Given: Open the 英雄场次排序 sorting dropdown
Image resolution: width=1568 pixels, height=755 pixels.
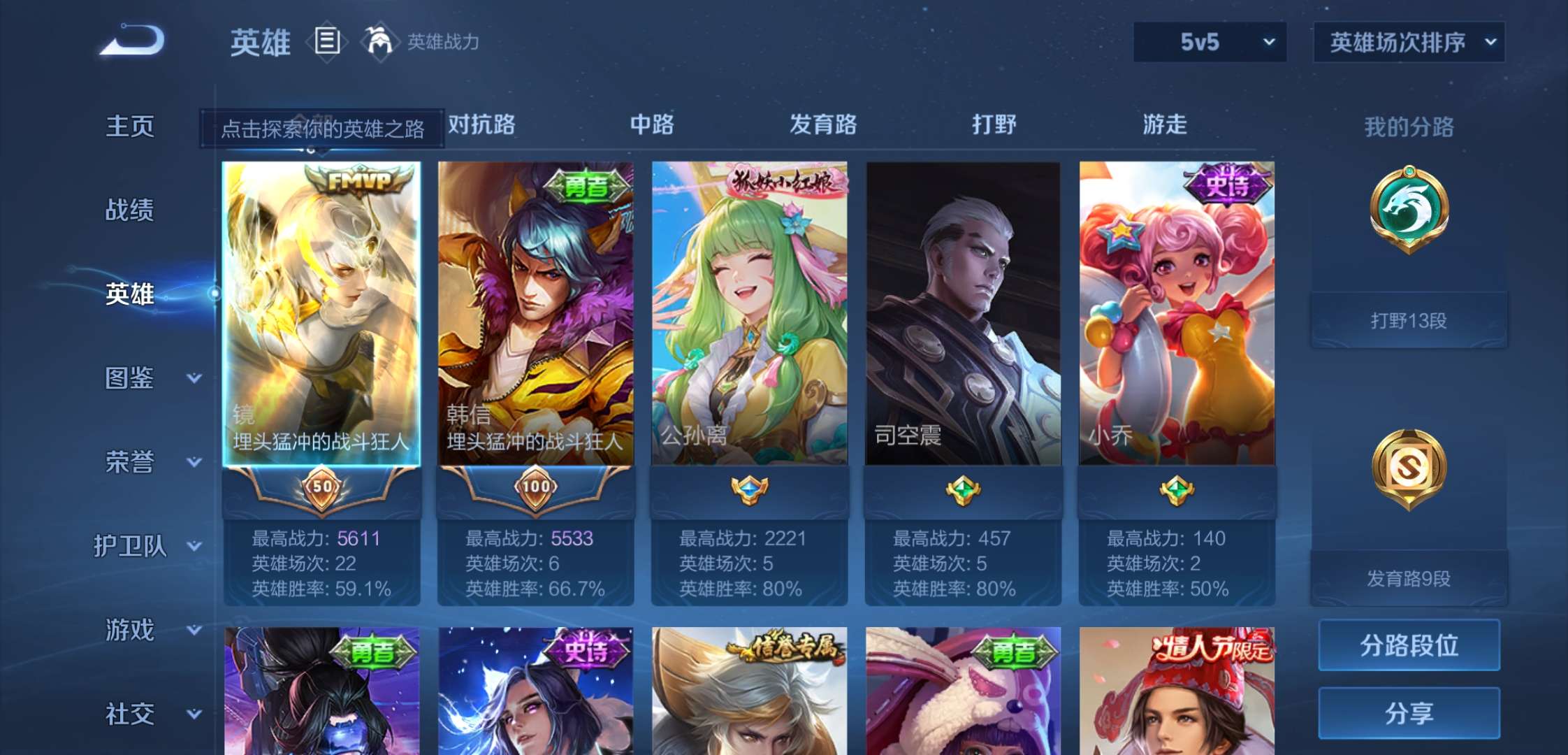Looking at the screenshot, I should 1408,42.
